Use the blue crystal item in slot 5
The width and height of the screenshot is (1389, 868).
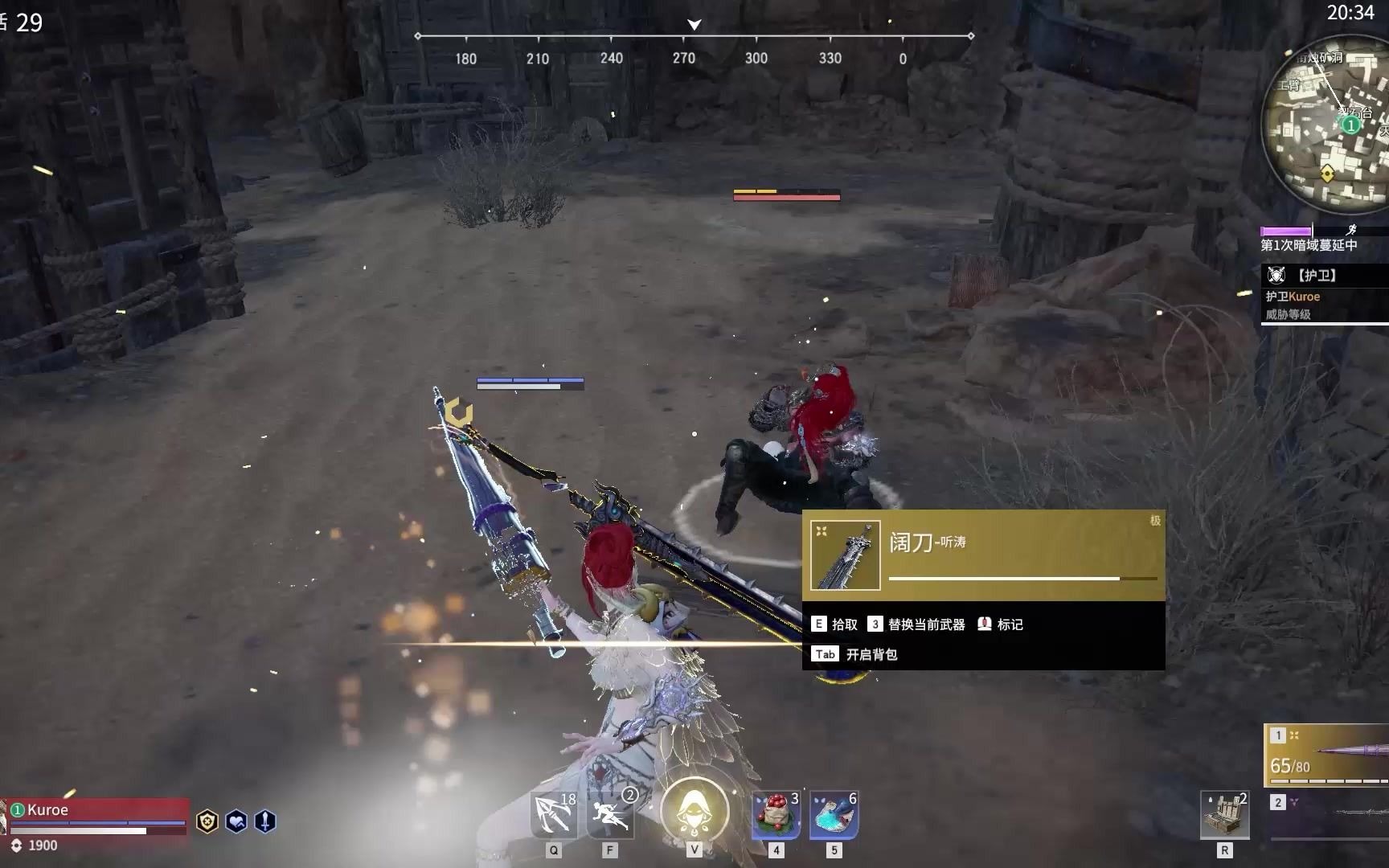pos(834,814)
